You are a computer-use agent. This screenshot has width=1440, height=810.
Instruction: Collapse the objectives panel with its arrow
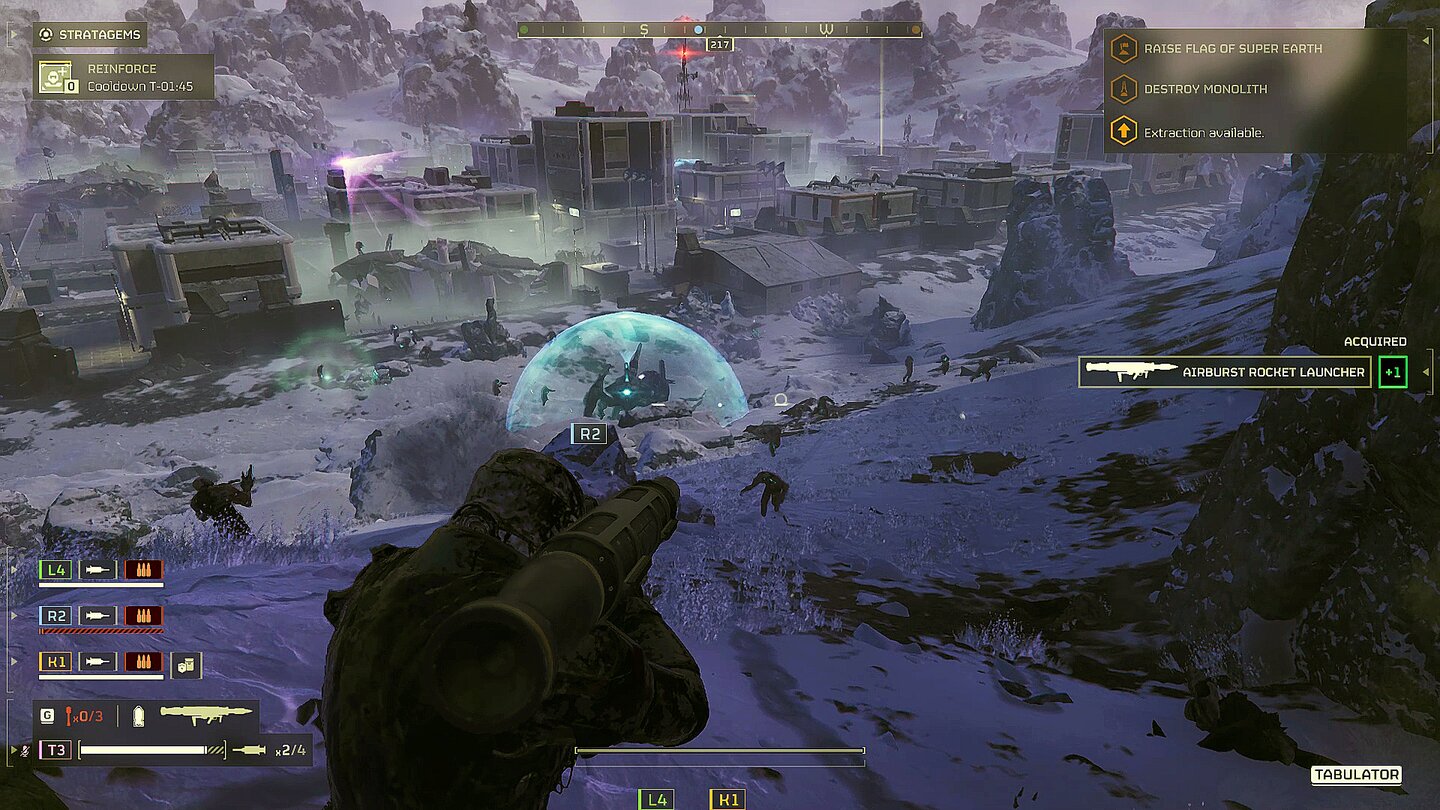[x=1425, y=41]
